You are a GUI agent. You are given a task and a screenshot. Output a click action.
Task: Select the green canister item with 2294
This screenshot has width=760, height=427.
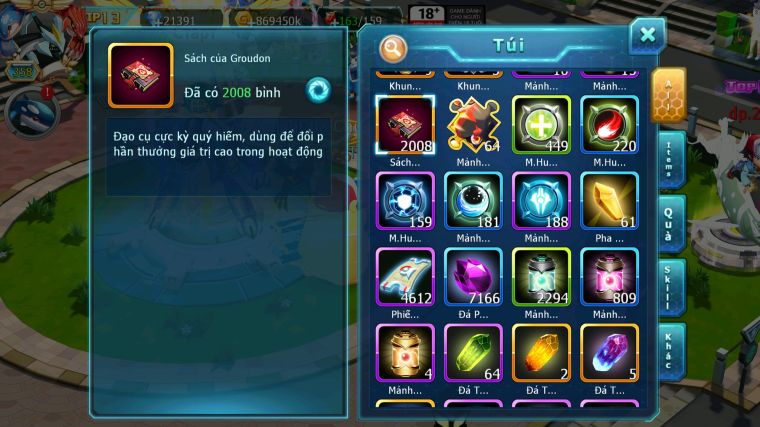tap(541, 277)
